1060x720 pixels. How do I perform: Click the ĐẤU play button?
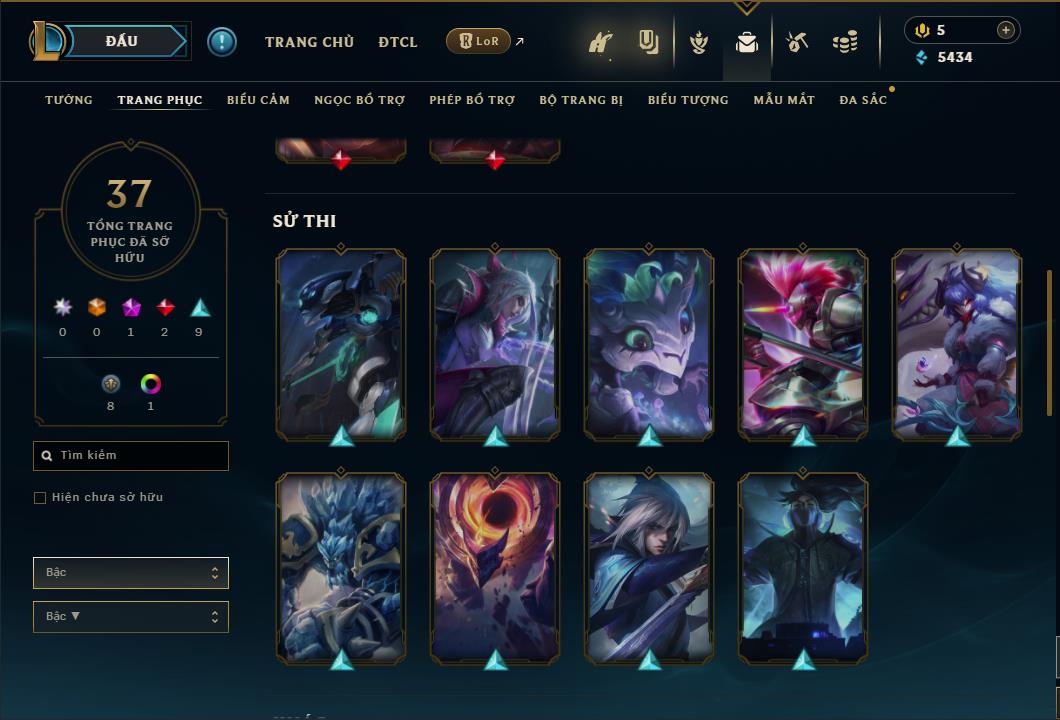122,41
